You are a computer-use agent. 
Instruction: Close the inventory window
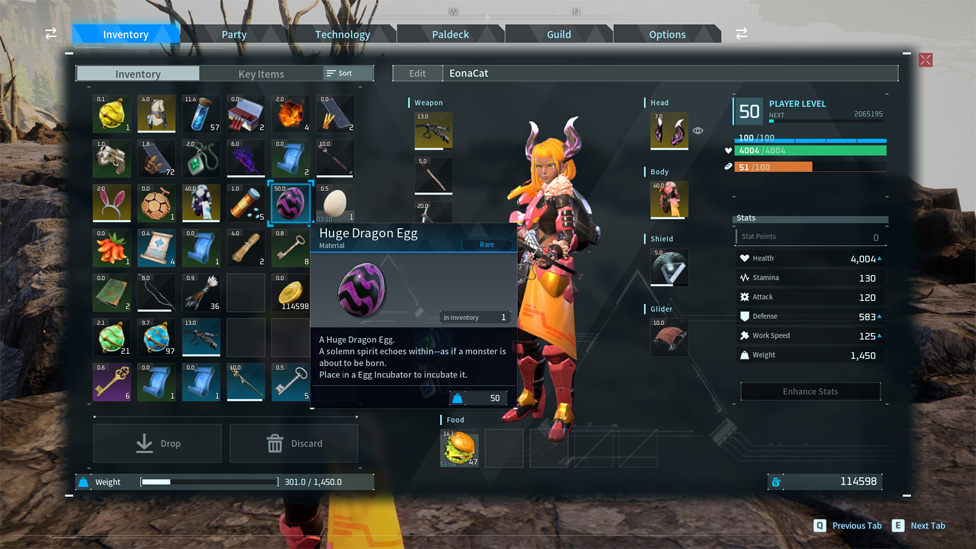pyautogui.click(x=925, y=60)
